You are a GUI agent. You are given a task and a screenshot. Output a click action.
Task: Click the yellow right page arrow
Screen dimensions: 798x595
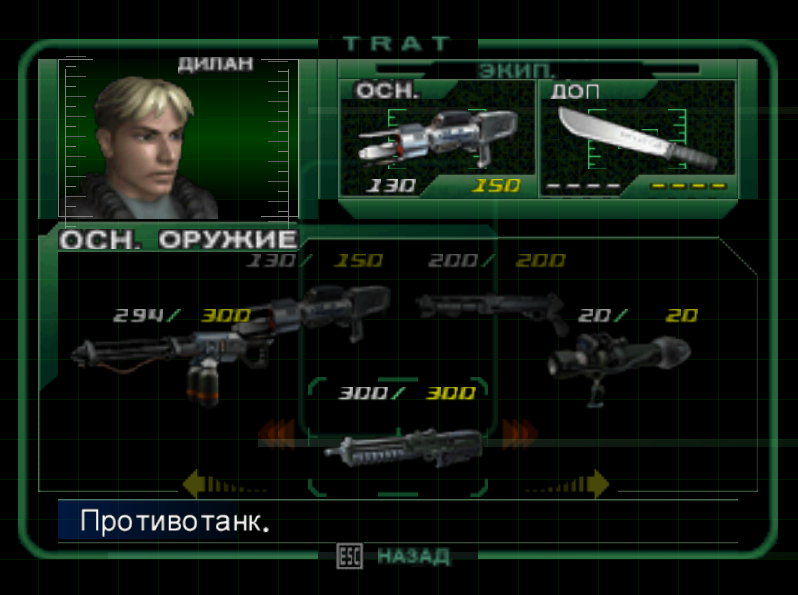pyautogui.click(x=595, y=485)
